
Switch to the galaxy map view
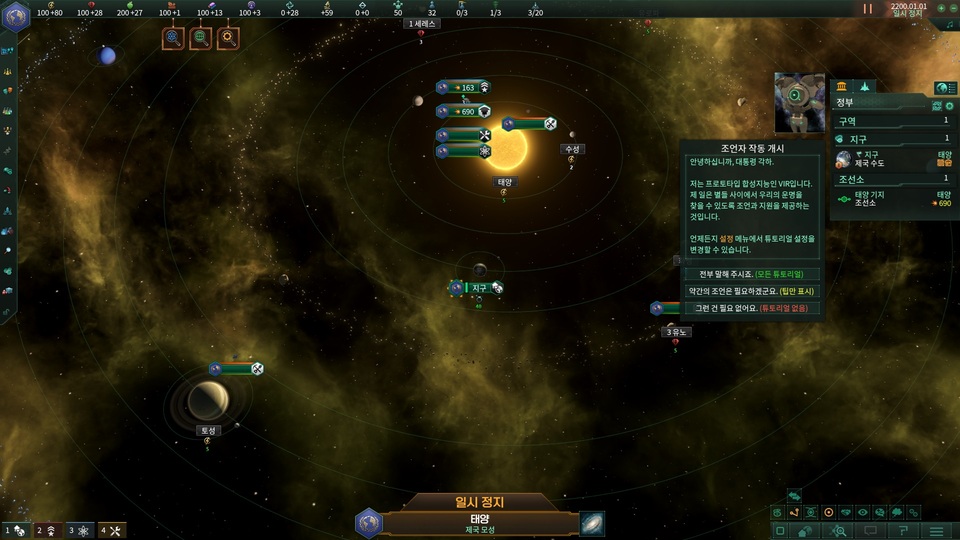pos(592,523)
